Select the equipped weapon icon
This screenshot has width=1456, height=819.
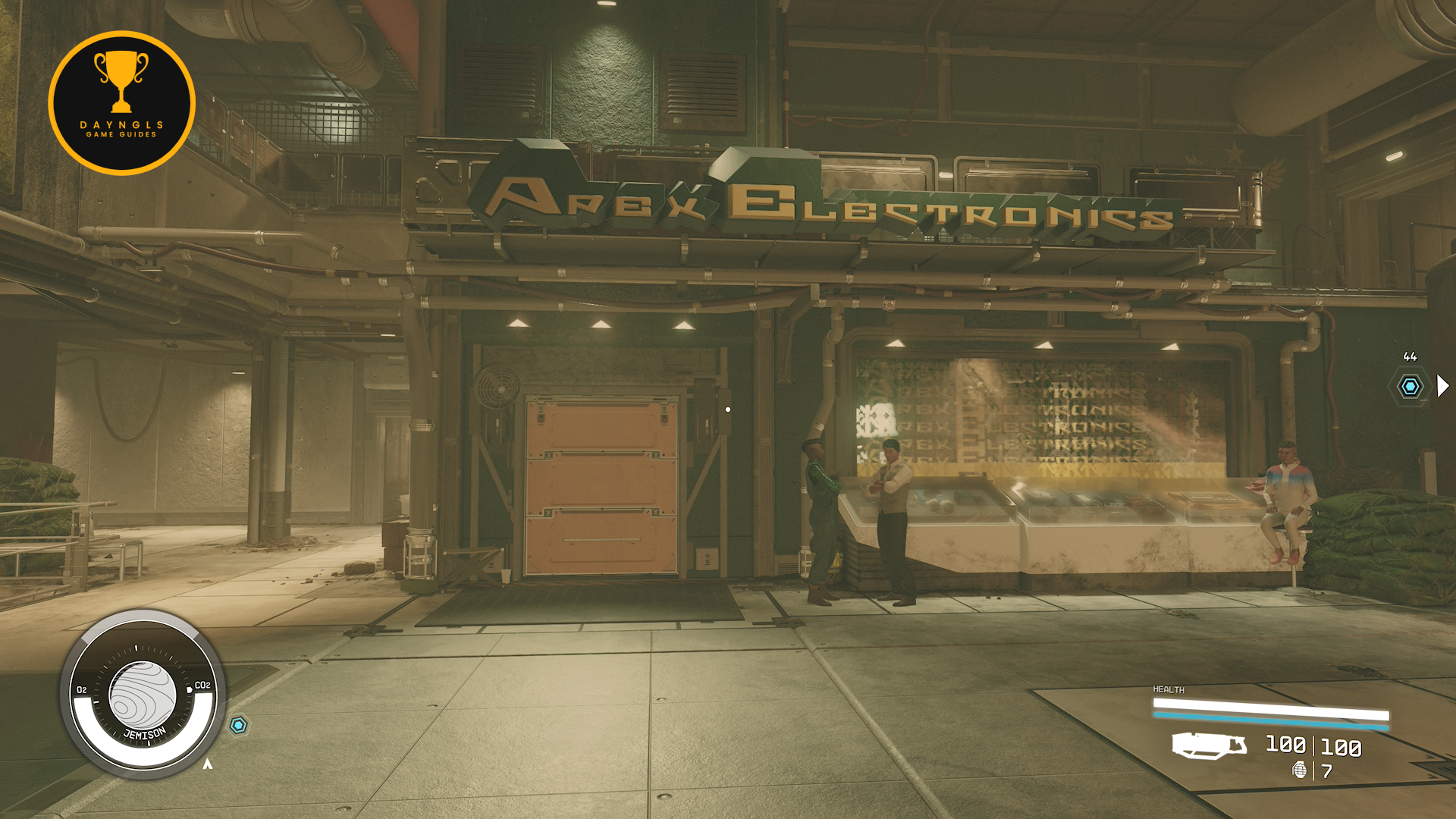click(1209, 745)
